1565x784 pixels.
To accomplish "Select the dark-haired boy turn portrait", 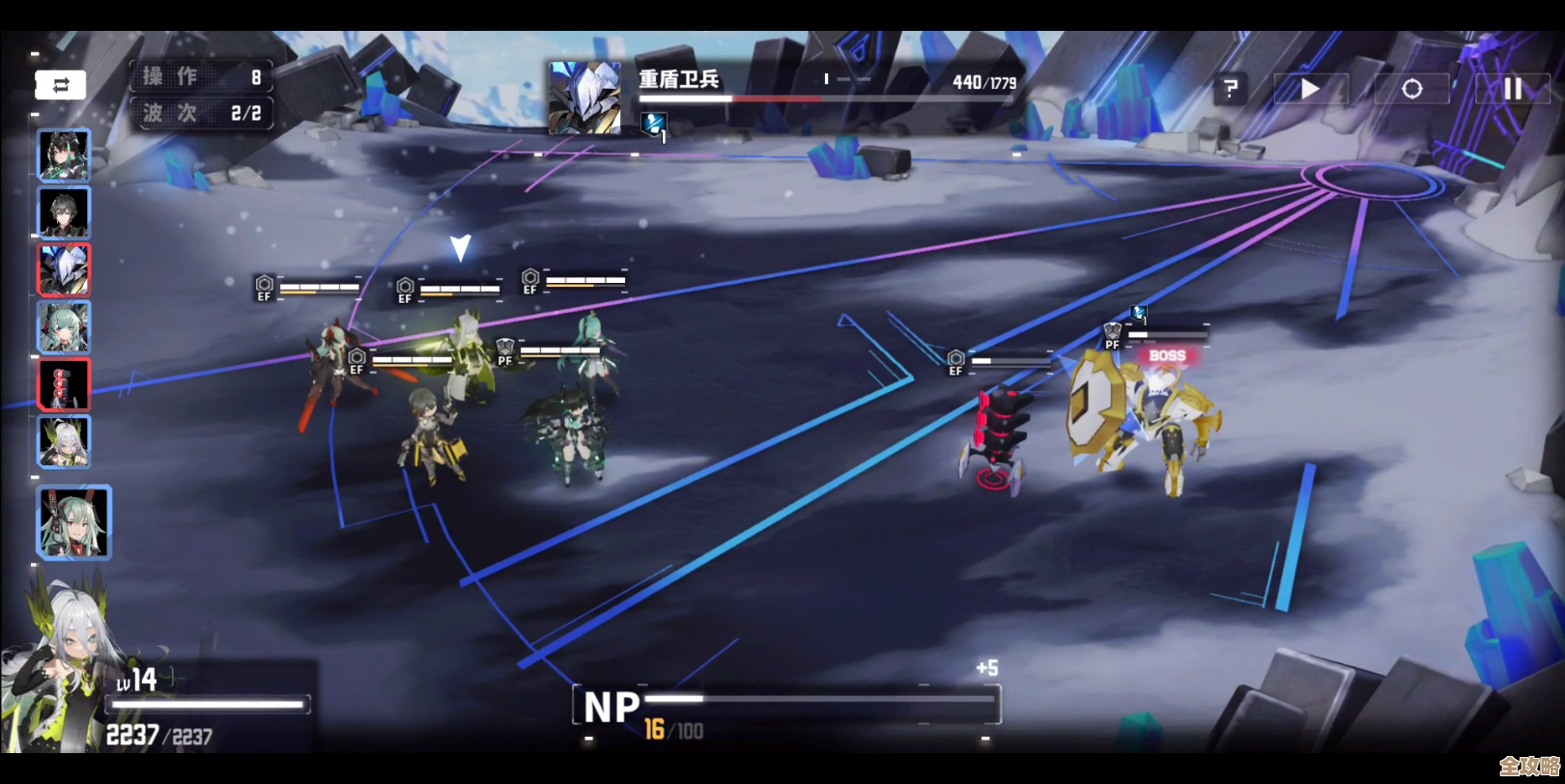I will pyautogui.click(x=64, y=212).
